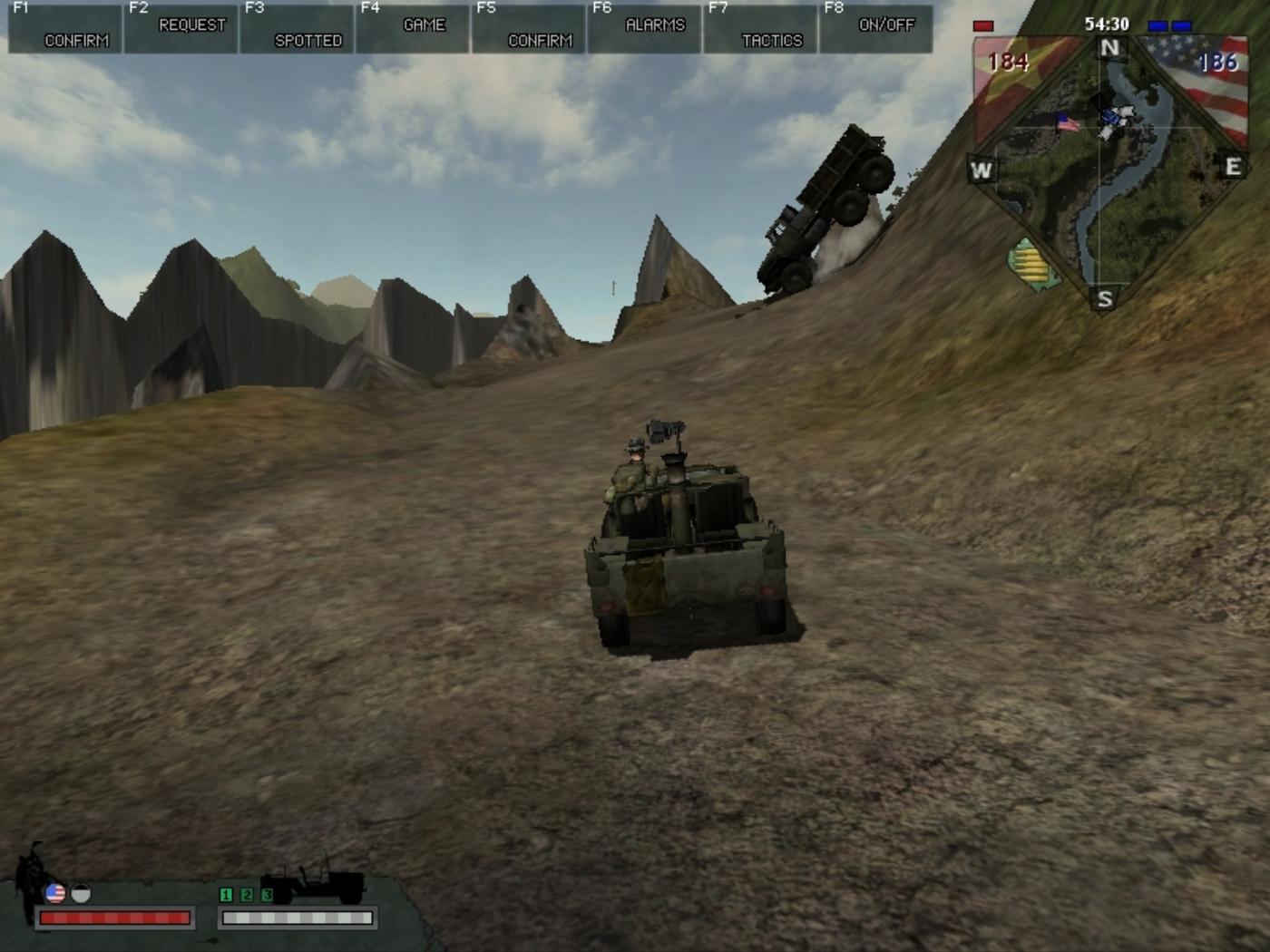
Task: Select the US flag control point on minimap
Action: pos(1069,122)
